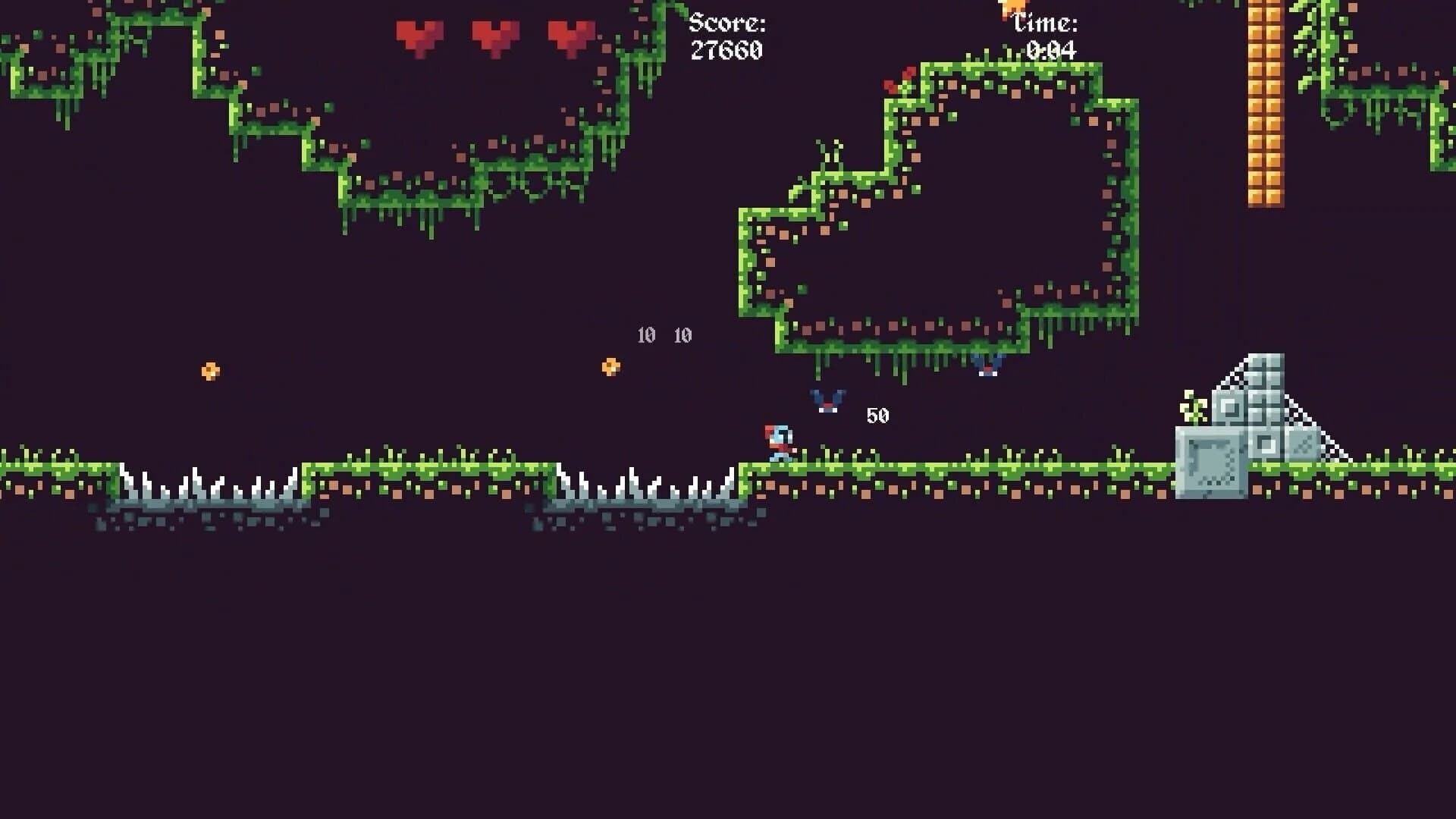Click the 50 points popup text

[x=878, y=415]
